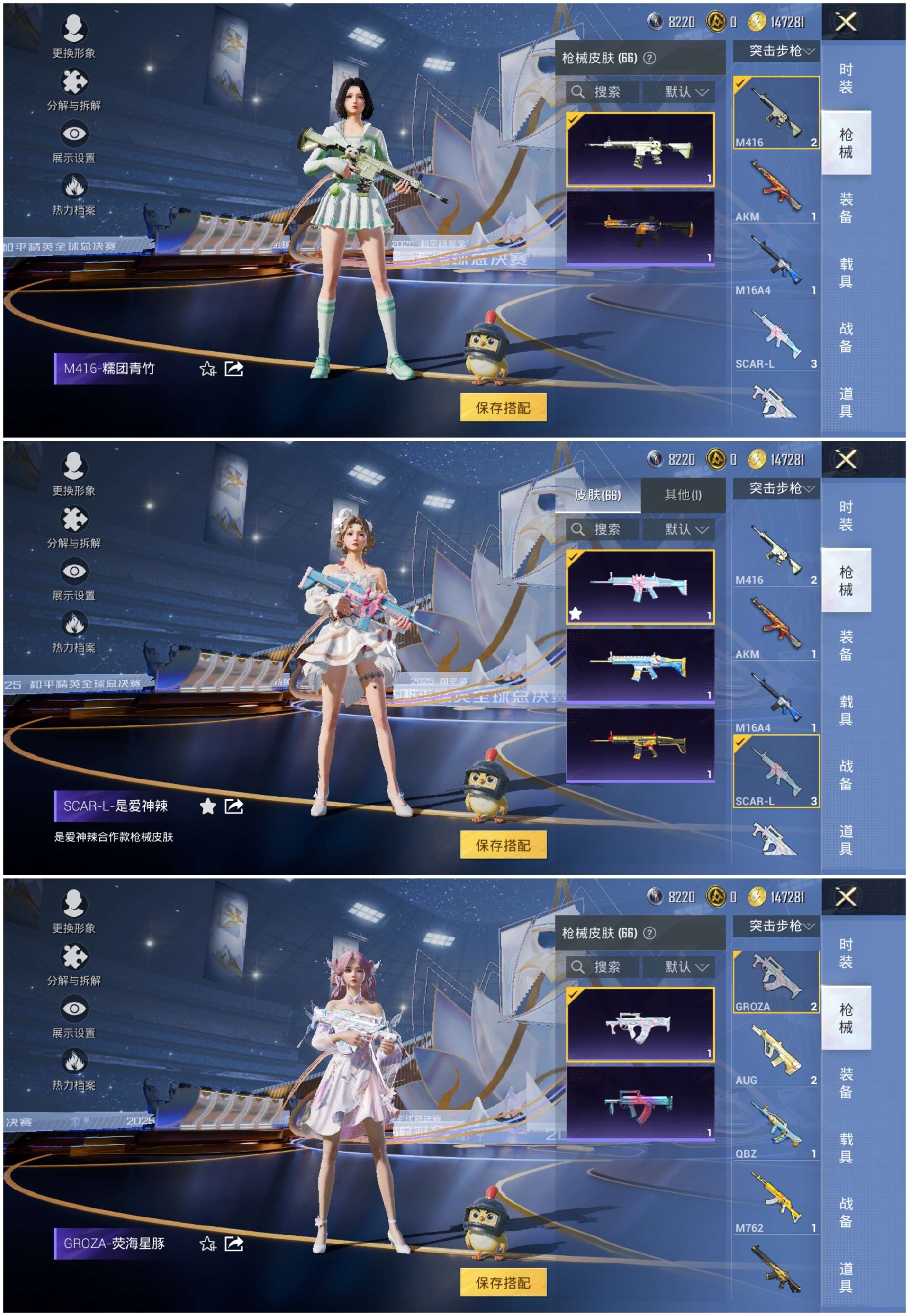Select the SCAR-L skin thumbnail in the list
Image resolution: width=909 pixels, height=1316 pixels.
point(775,336)
